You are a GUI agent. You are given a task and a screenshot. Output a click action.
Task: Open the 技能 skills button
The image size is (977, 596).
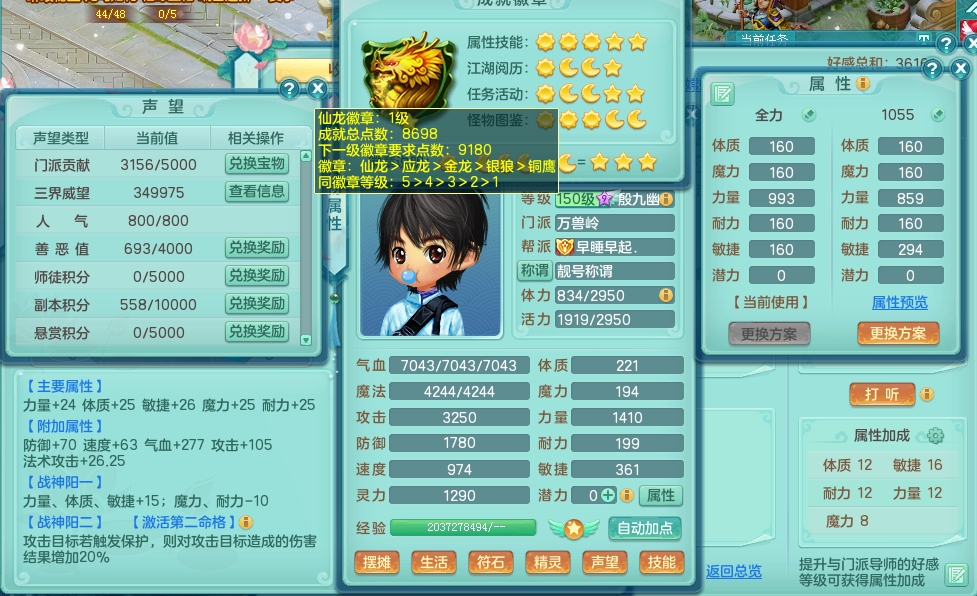click(x=661, y=562)
